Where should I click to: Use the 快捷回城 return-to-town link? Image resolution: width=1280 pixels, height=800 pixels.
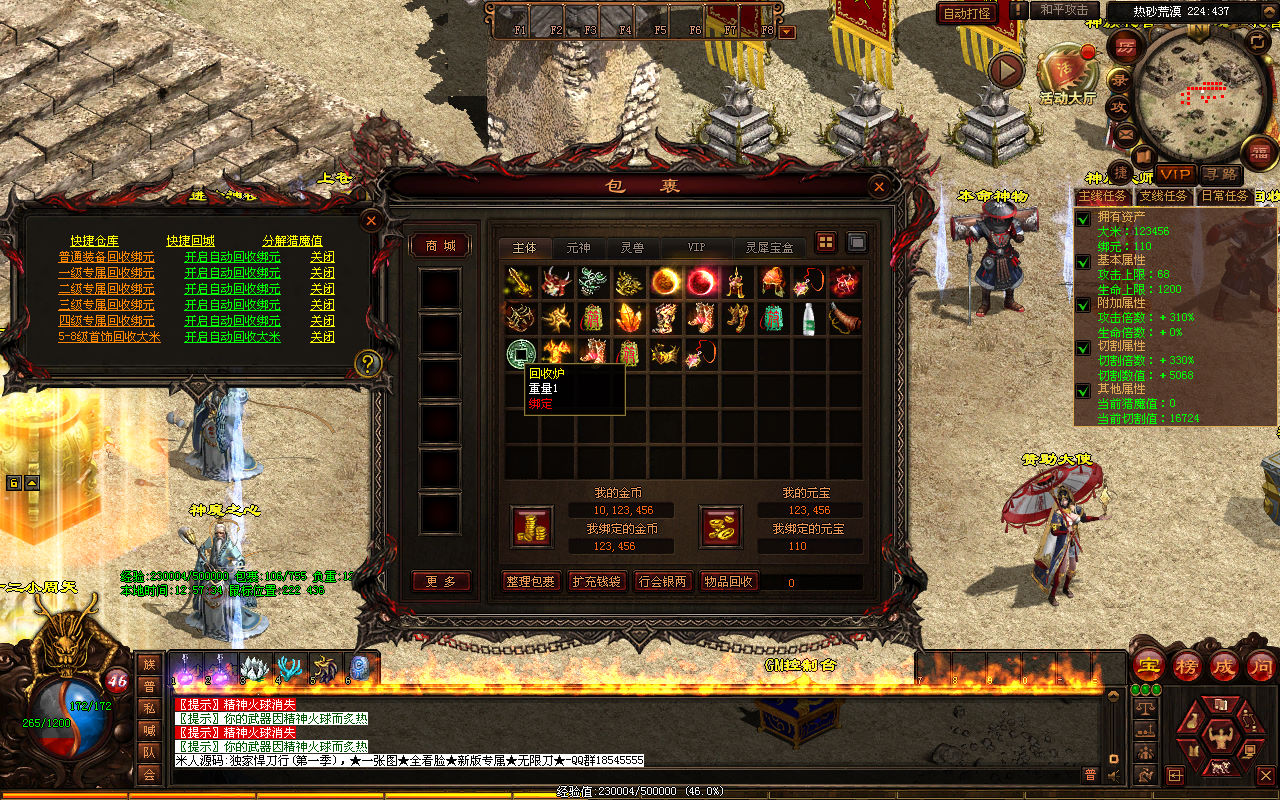(190, 241)
